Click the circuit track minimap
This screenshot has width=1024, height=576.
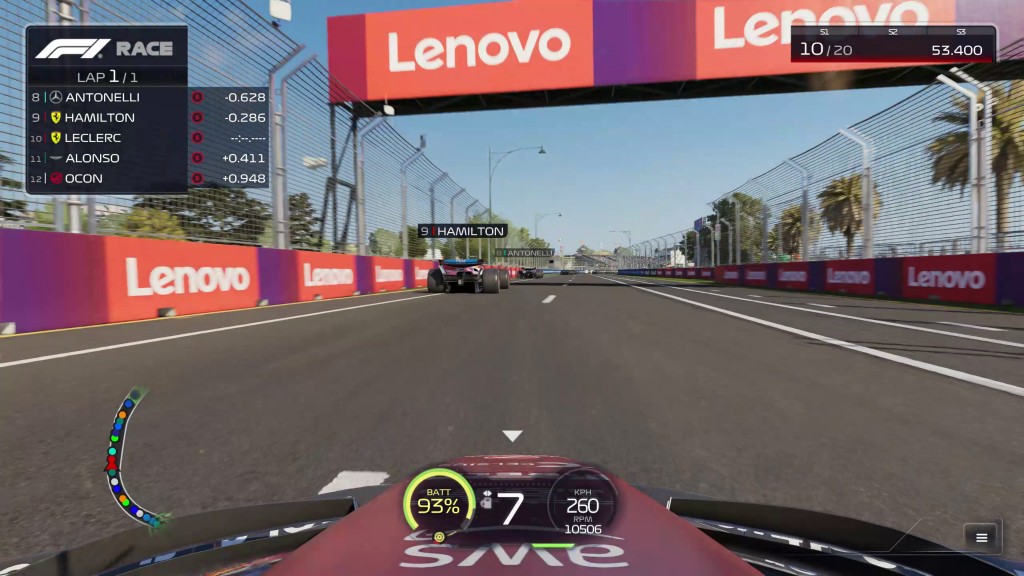click(130, 458)
